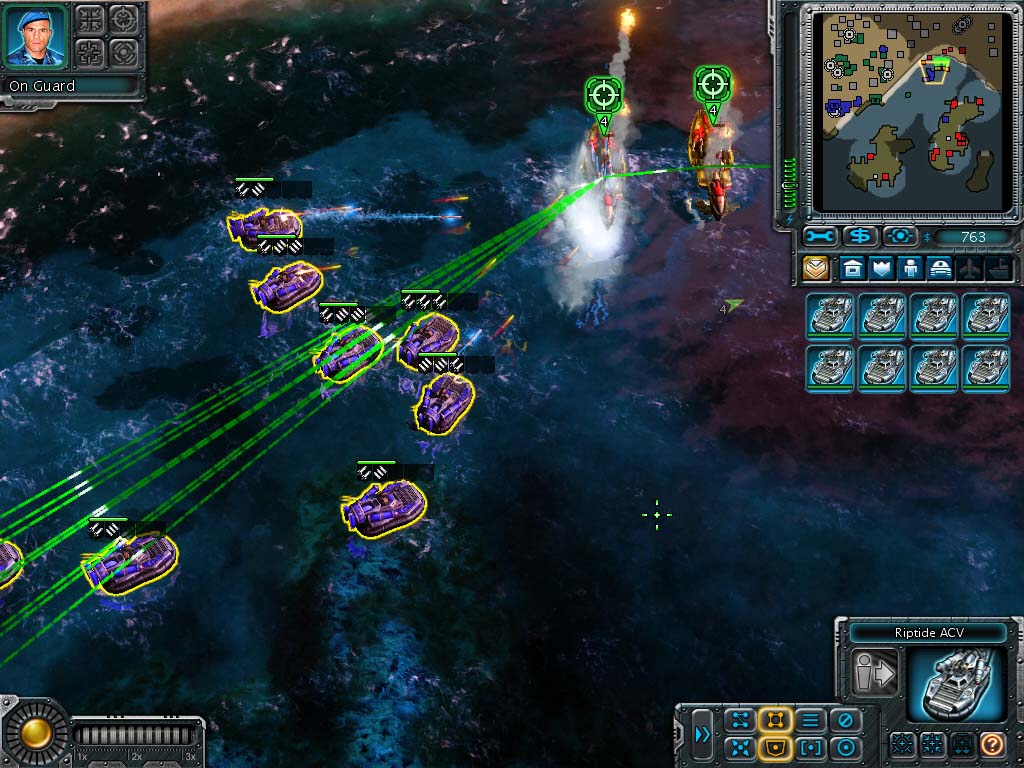Switch to the defenses production tab
Image resolution: width=1024 pixels, height=768 pixels.
click(x=881, y=268)
